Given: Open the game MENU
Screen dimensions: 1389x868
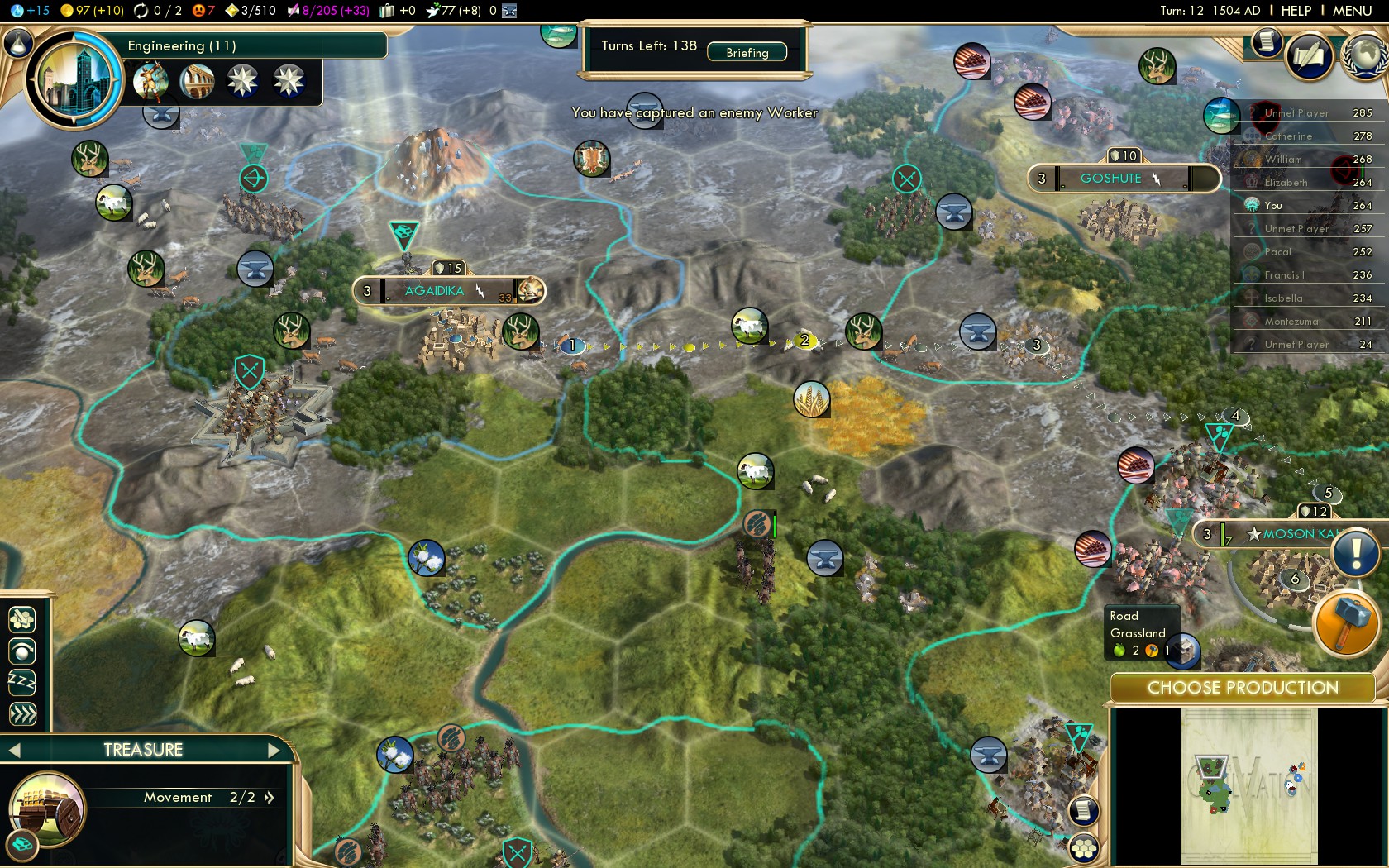Looking at the screenshot, I should [x=1352, y=11].
